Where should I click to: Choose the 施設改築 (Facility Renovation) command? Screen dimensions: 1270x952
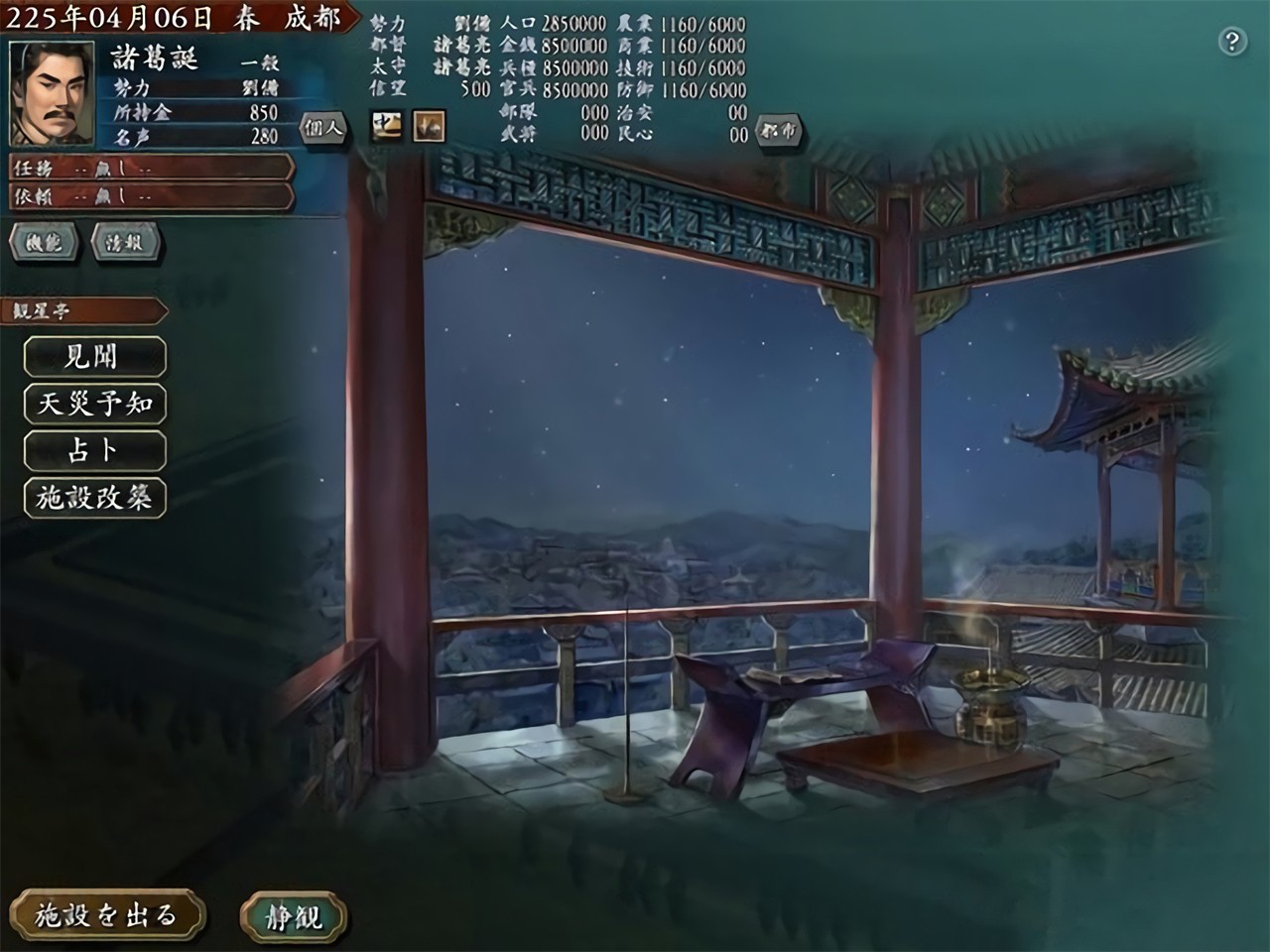point(94,498)
